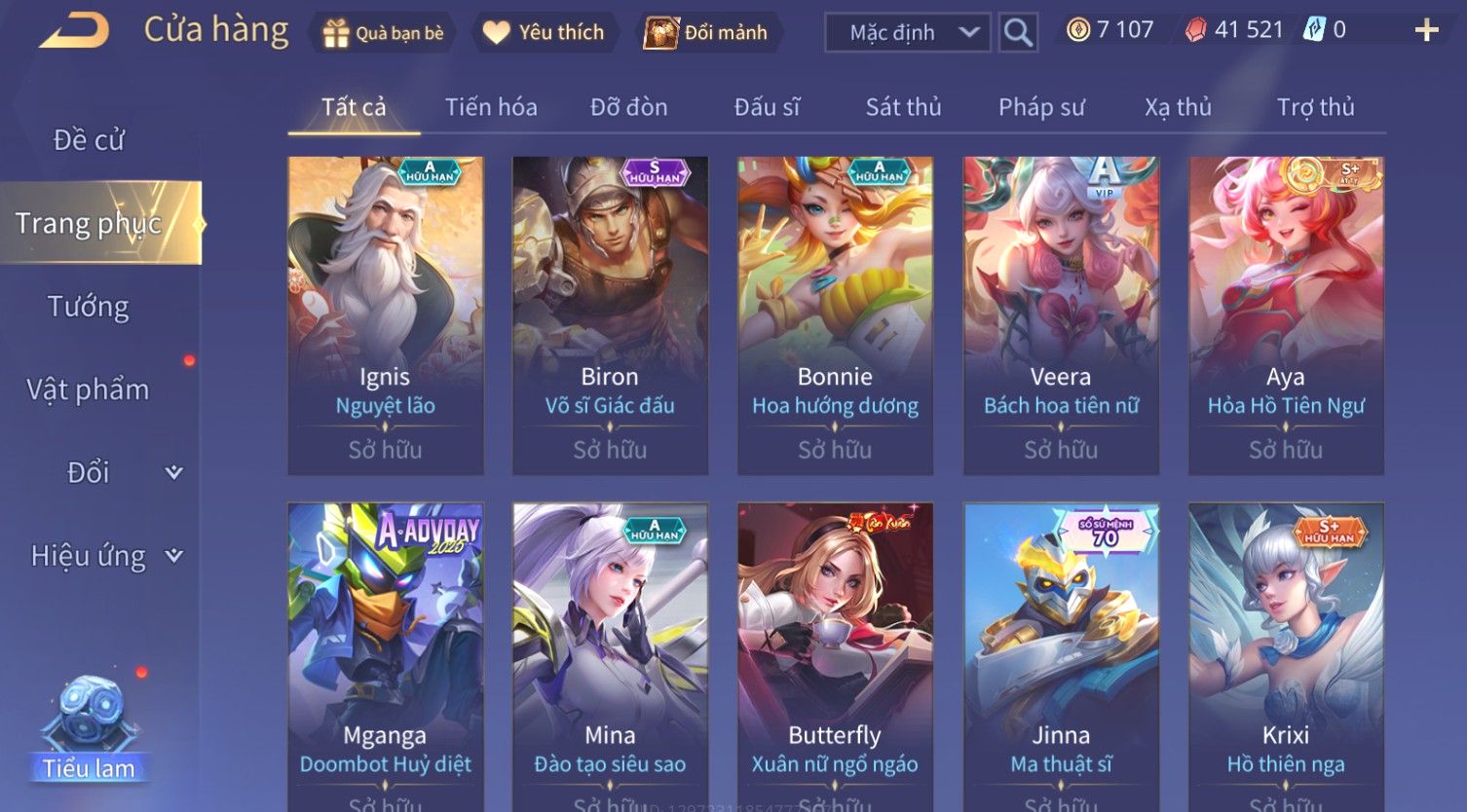This screenshot has width=1467, height=812.
Task: Open Đổi mảnh fragment exchange
Action: click(706, 33)
